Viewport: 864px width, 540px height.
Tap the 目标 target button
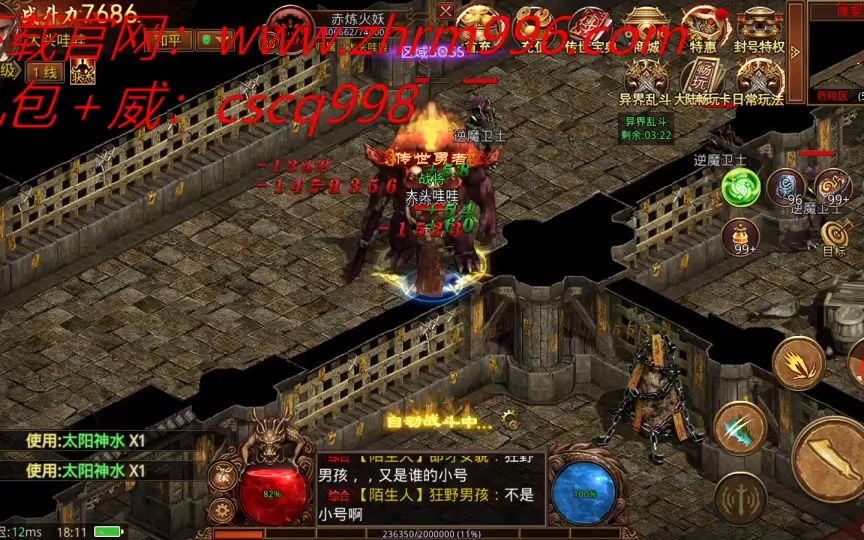834,236
